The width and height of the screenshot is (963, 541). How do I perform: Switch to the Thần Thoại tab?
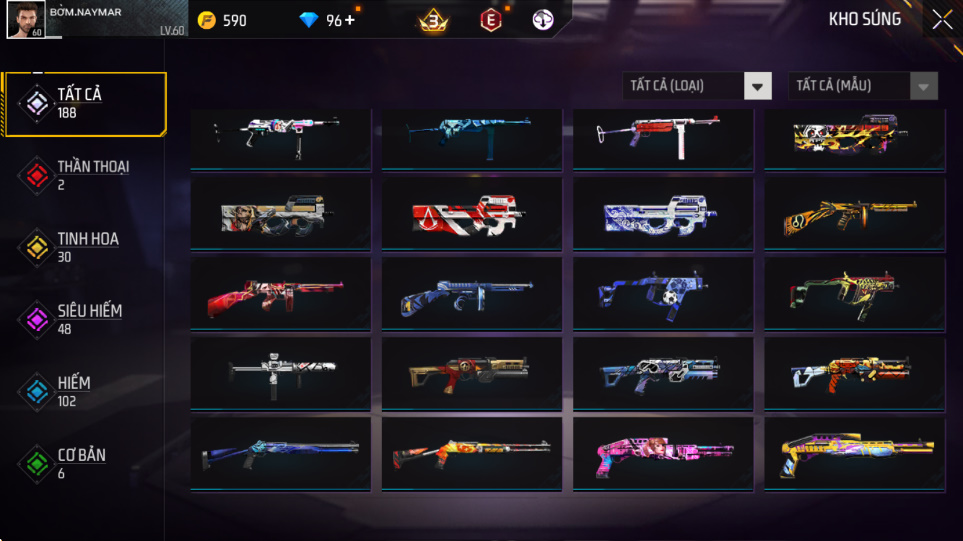pyautogui.click(x=84, y=175)
